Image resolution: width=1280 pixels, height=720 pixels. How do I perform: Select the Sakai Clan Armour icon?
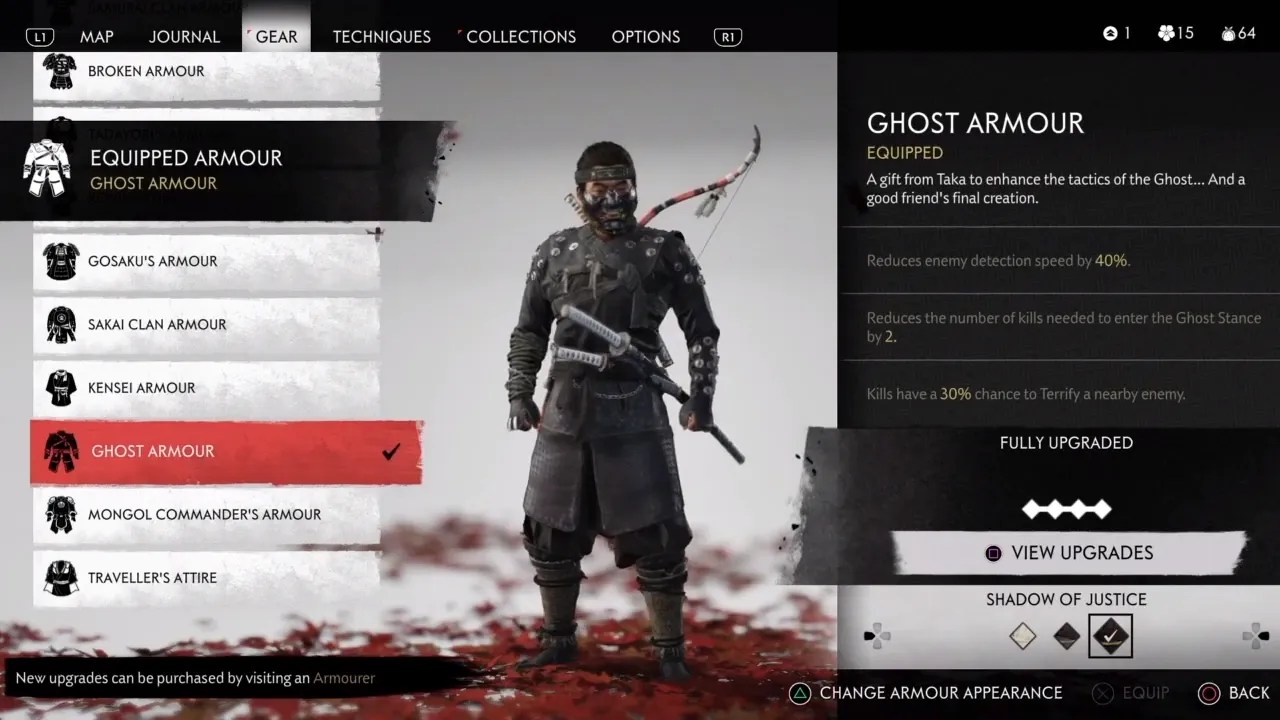pyautogui.click(x=60, y=324)
